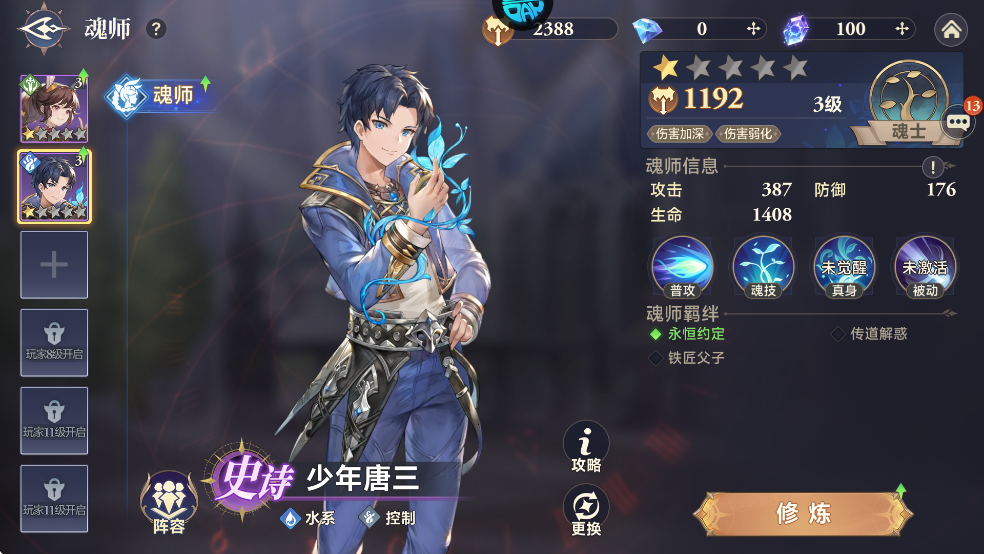
Task: Select the brown-haired girl hero portrait
Action: click(54, 109)
